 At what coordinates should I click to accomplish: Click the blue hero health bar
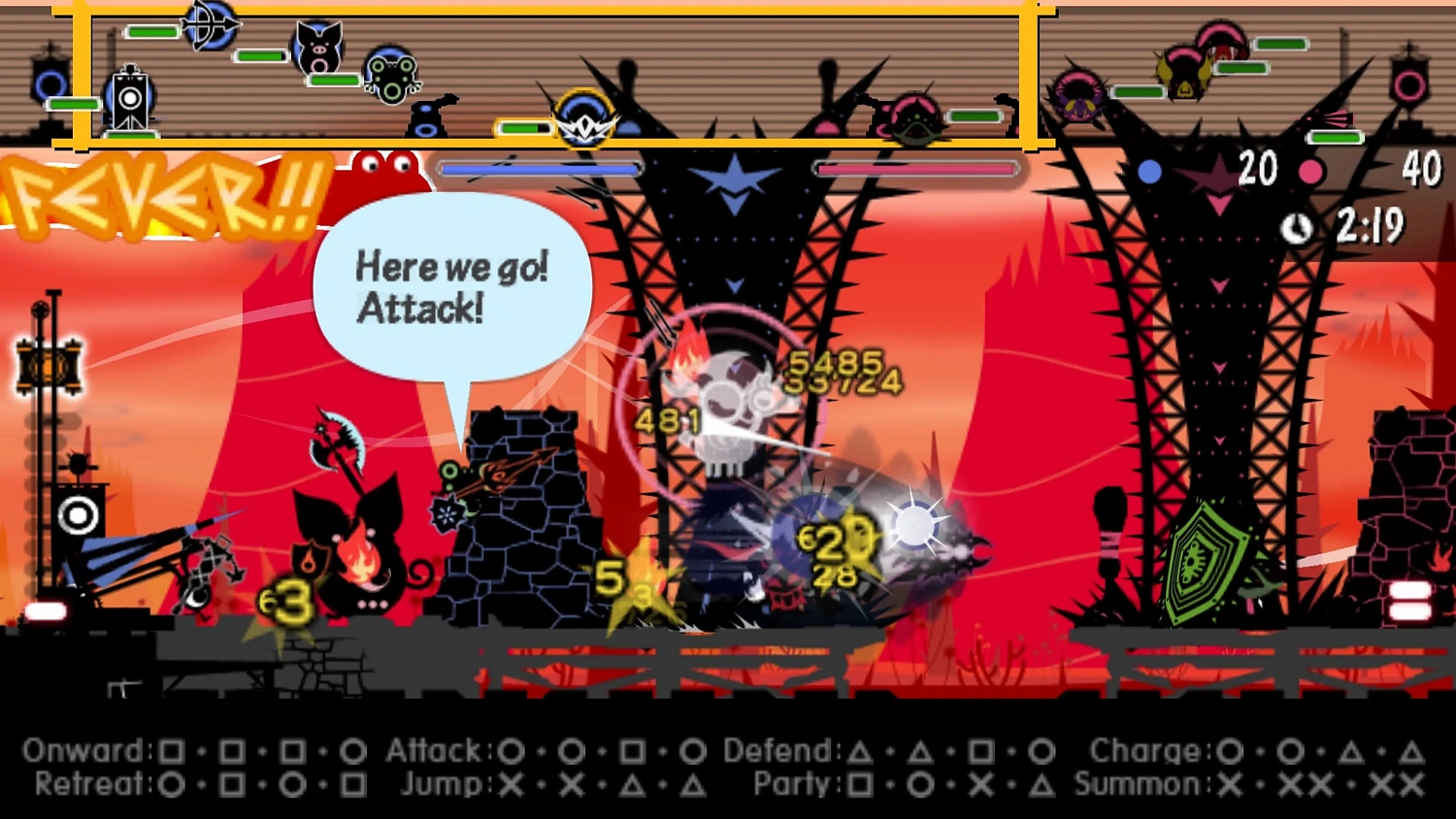[x=539, y=167]
